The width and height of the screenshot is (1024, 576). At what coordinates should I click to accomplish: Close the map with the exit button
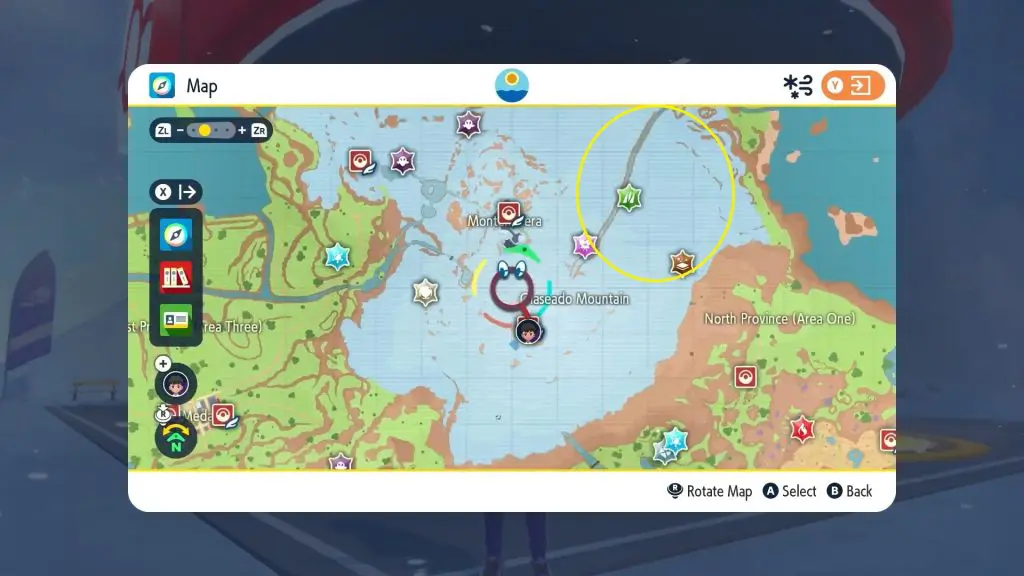coord(853,85)
